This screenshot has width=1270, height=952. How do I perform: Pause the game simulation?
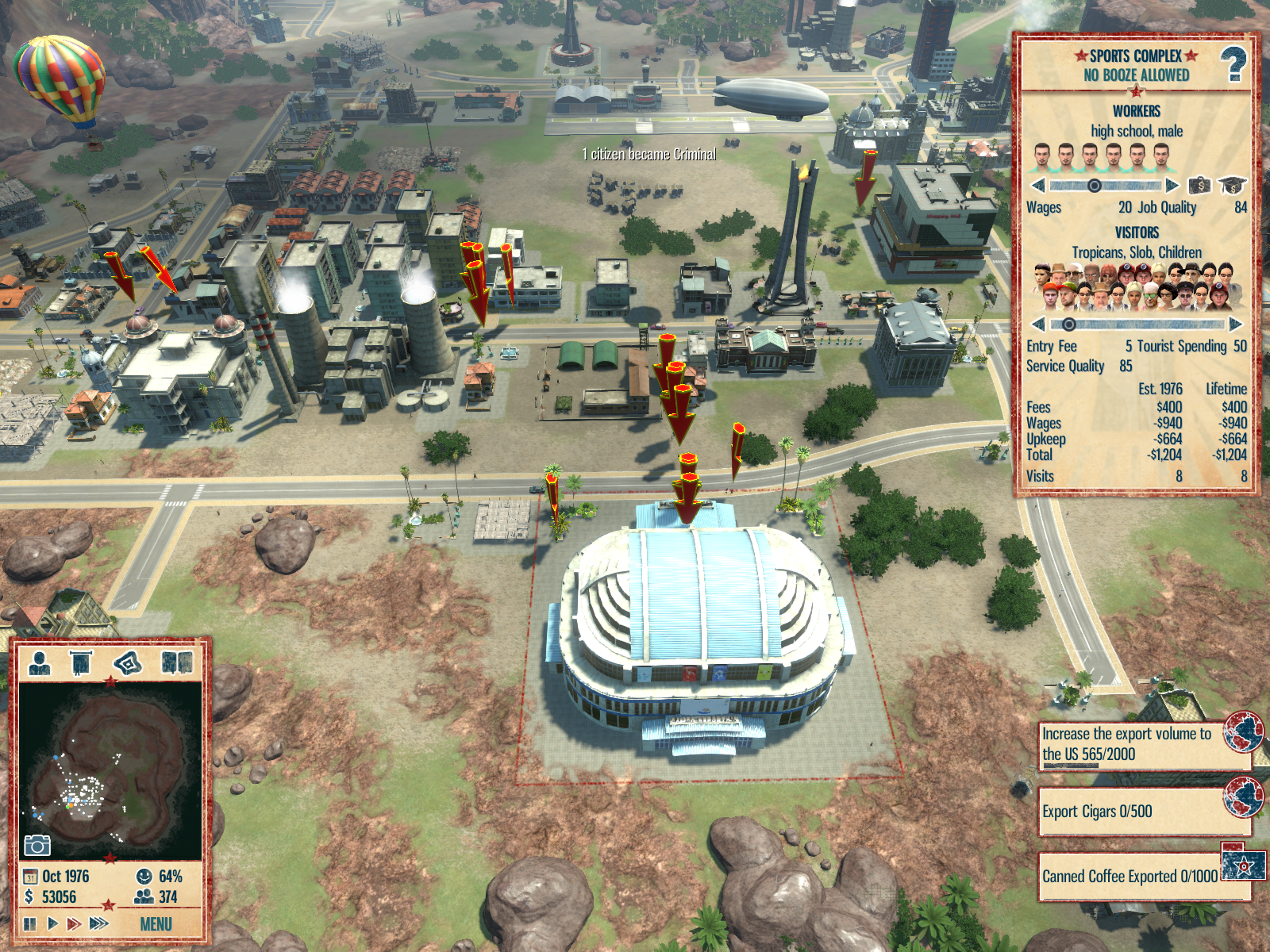tap(30, 923)
